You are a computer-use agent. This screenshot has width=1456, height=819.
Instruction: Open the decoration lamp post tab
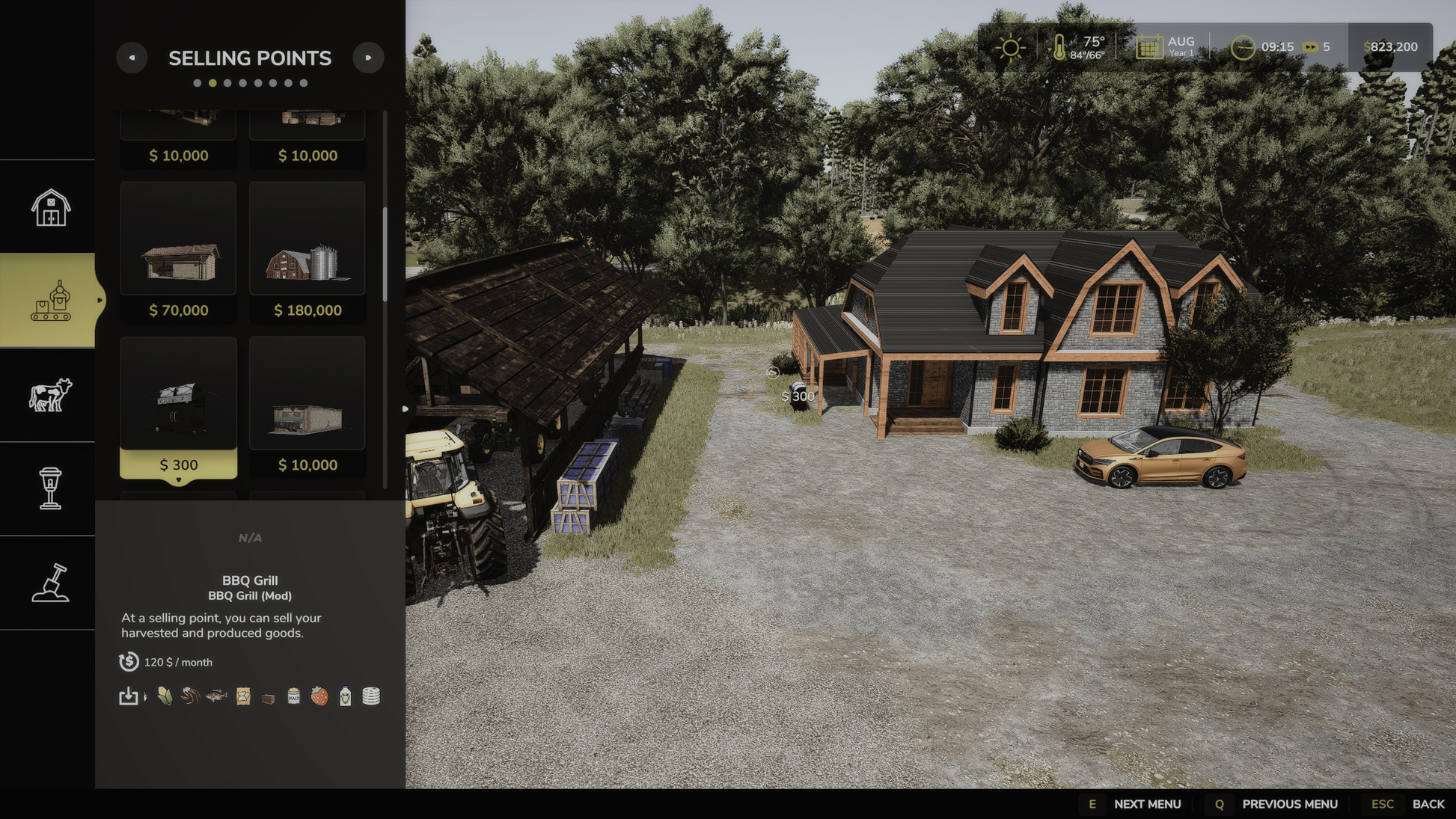click(x=50, y=488)
